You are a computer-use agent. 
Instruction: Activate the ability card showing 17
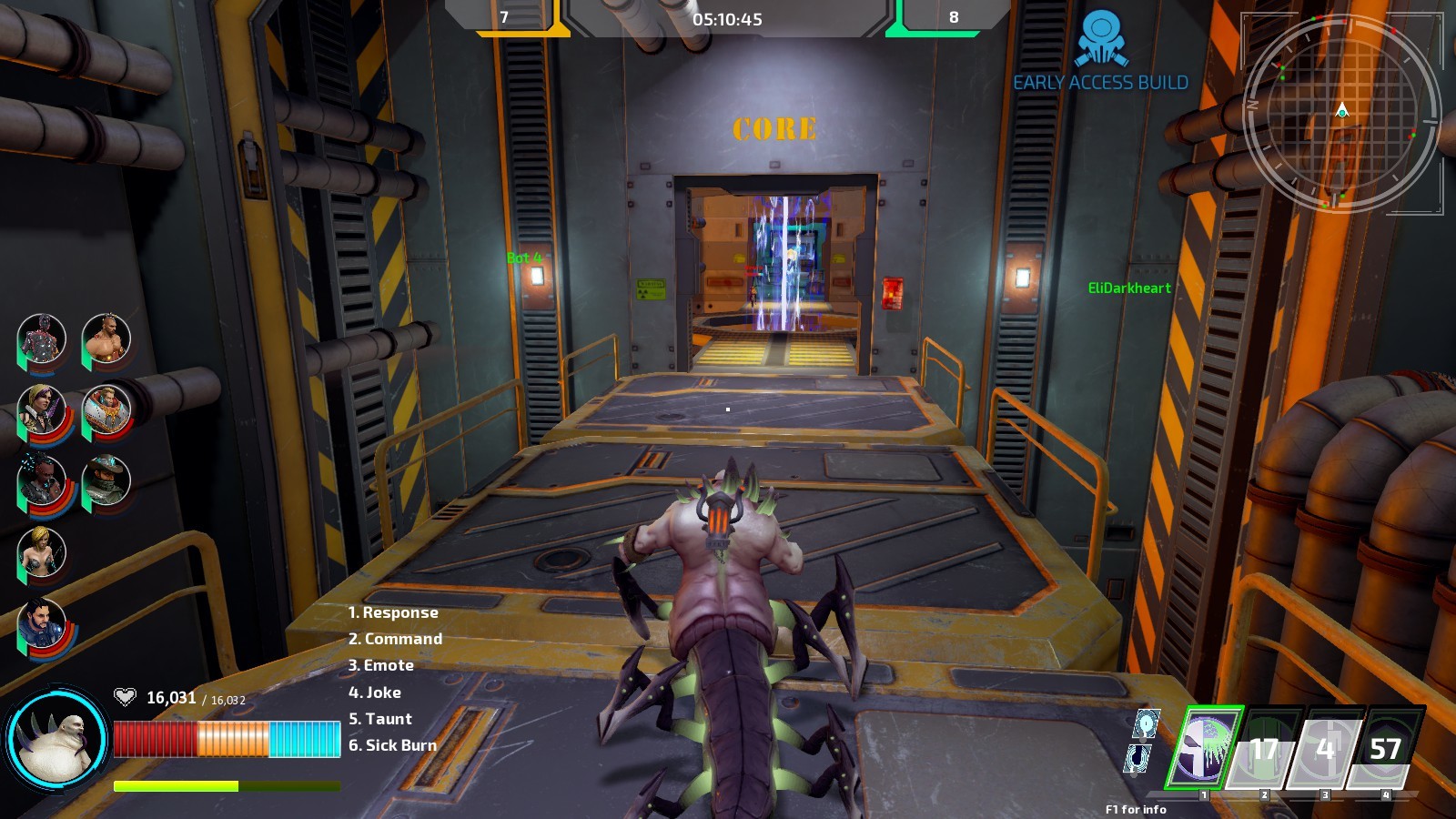[x=1265, y=748]
